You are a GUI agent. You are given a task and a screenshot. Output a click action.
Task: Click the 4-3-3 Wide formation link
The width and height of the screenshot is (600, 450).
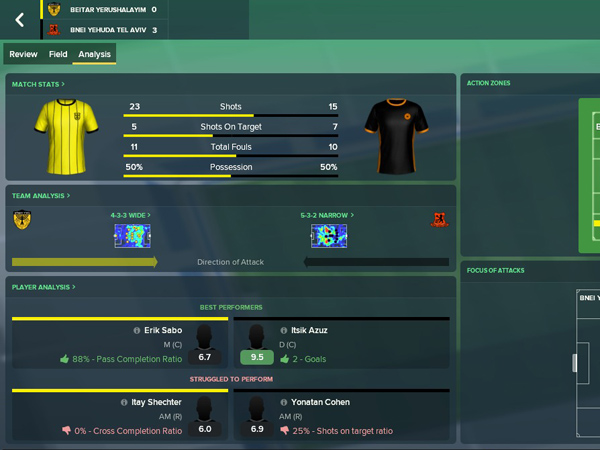[130, 215]
